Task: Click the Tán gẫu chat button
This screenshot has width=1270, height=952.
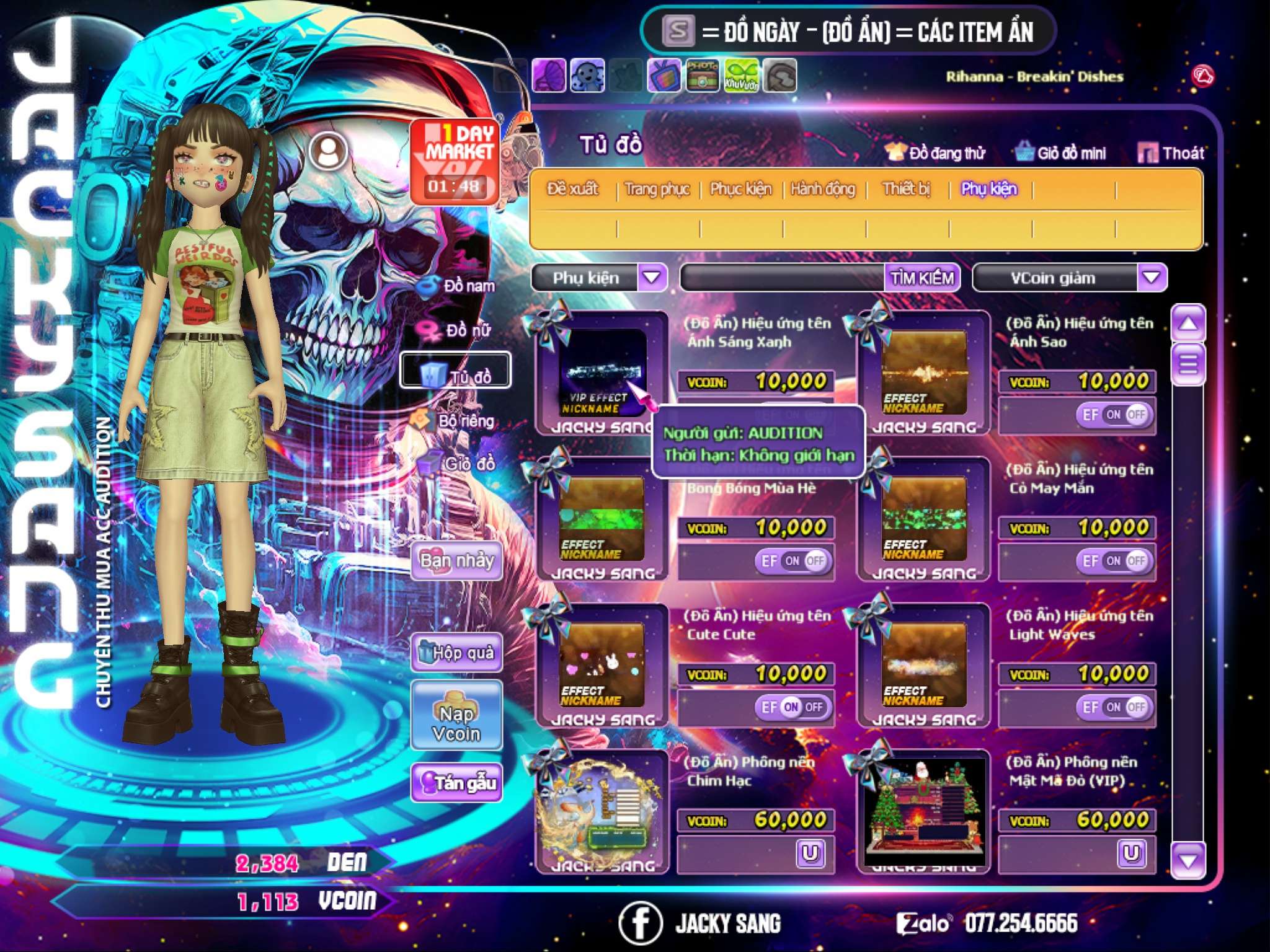Action: click(x=457, y=783)
